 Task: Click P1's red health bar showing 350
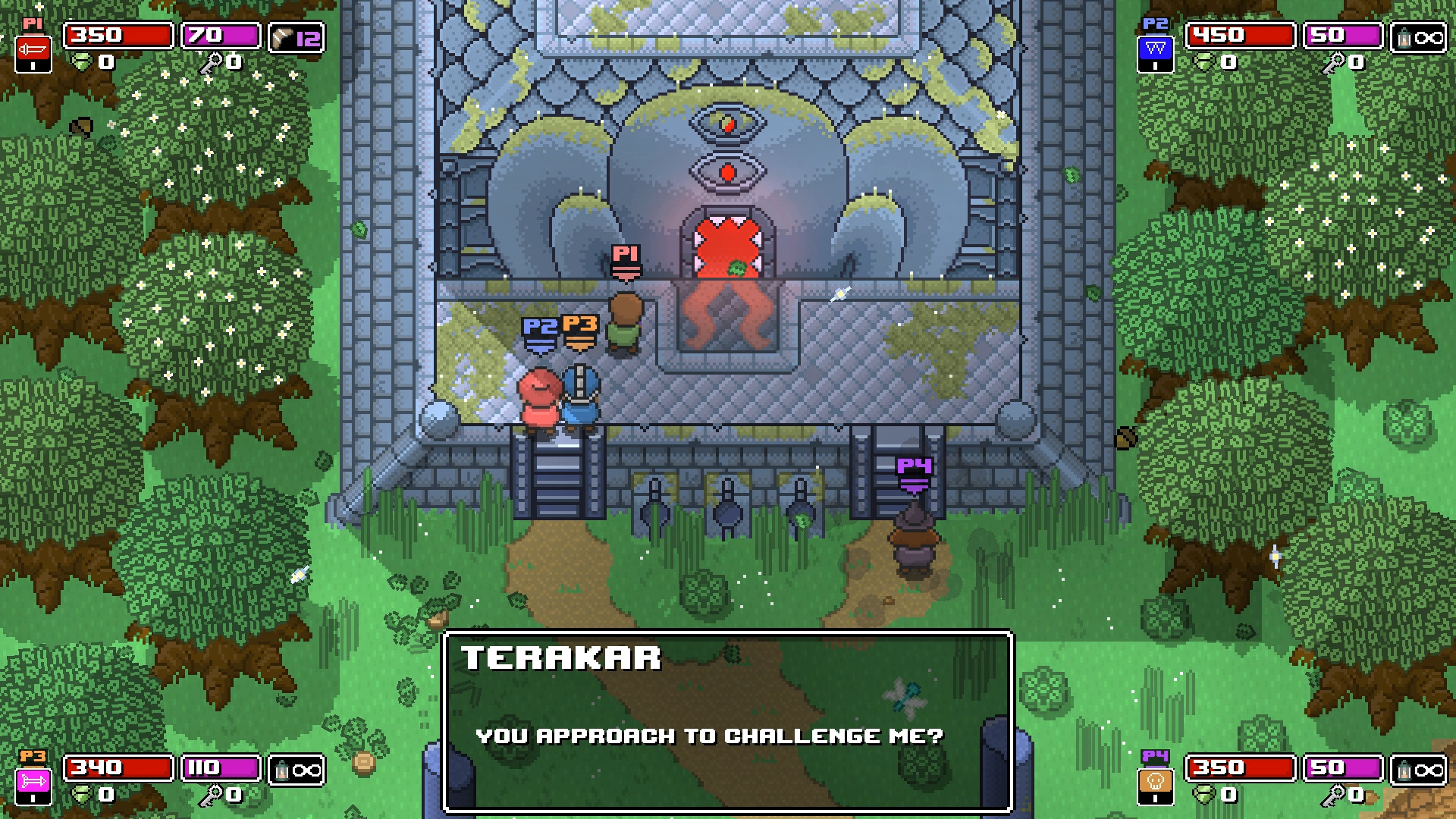tap(118, 36)
